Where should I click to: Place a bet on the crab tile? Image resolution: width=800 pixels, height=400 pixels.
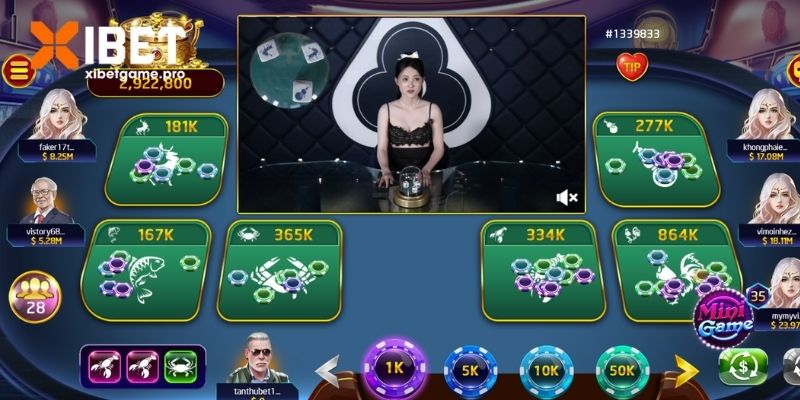pos(280,268)
